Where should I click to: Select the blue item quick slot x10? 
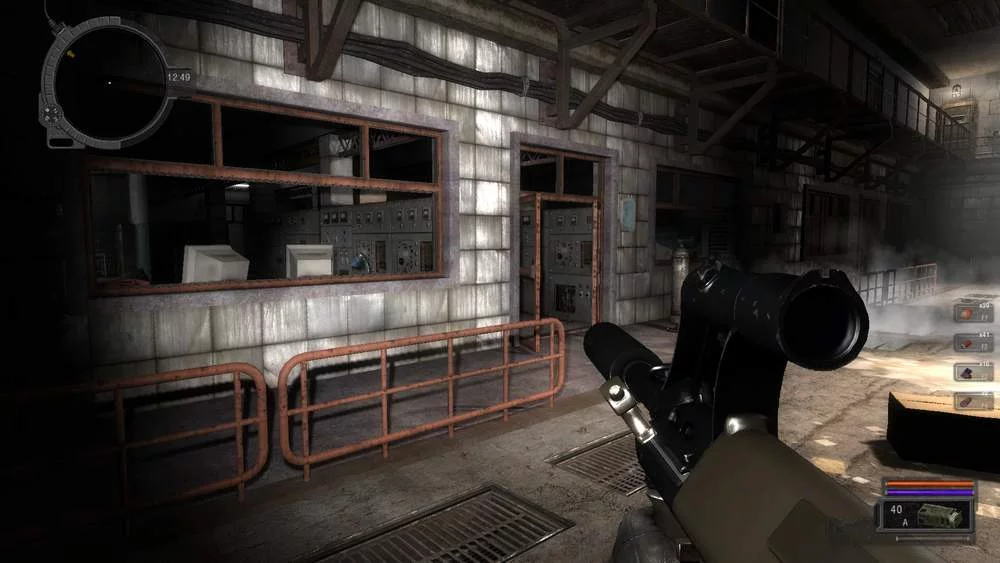pyautogui.click(x=973, y=371)
